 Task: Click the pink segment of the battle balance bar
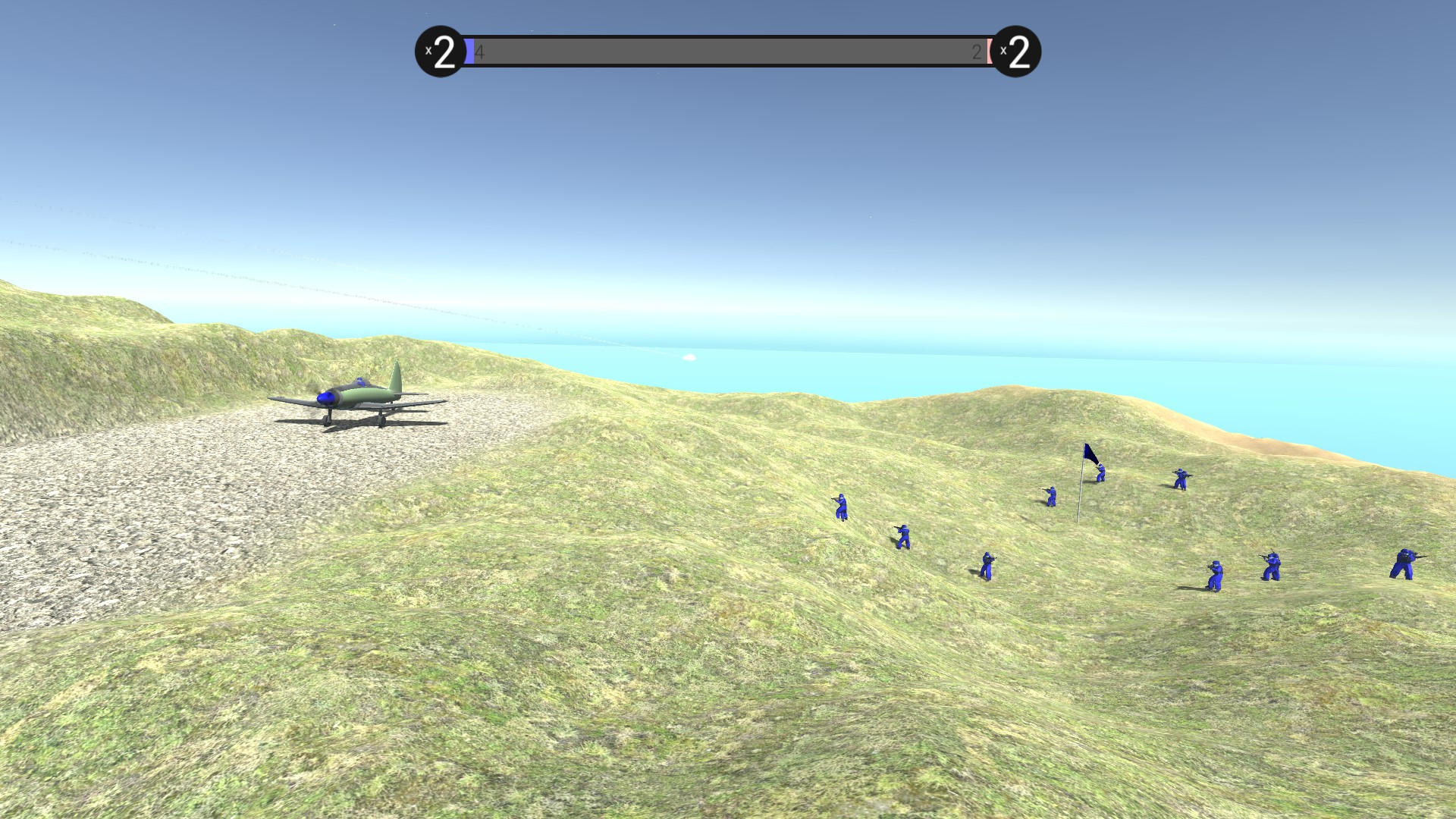(x=991, y=52)
